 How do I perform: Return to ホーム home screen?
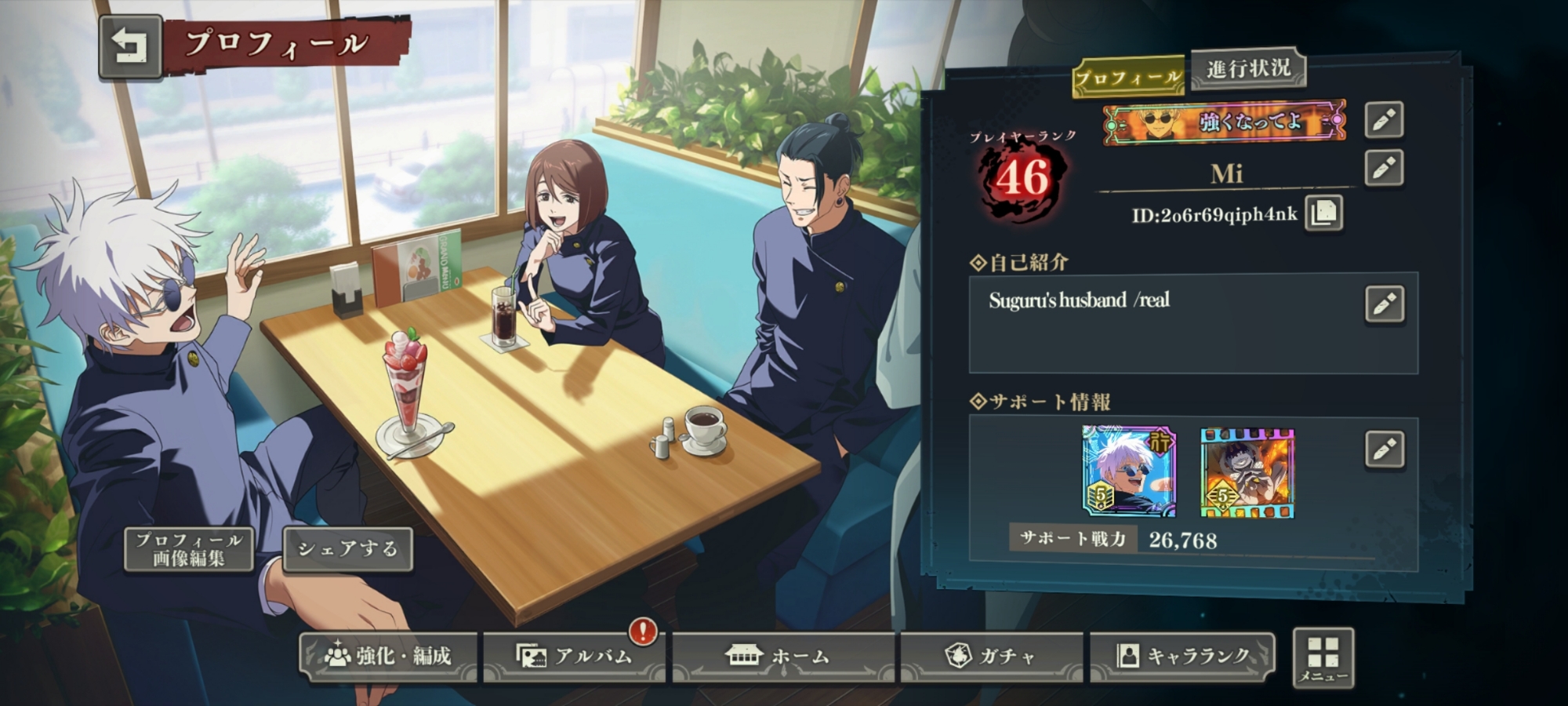pyautogui.click(x=782, y=656)
